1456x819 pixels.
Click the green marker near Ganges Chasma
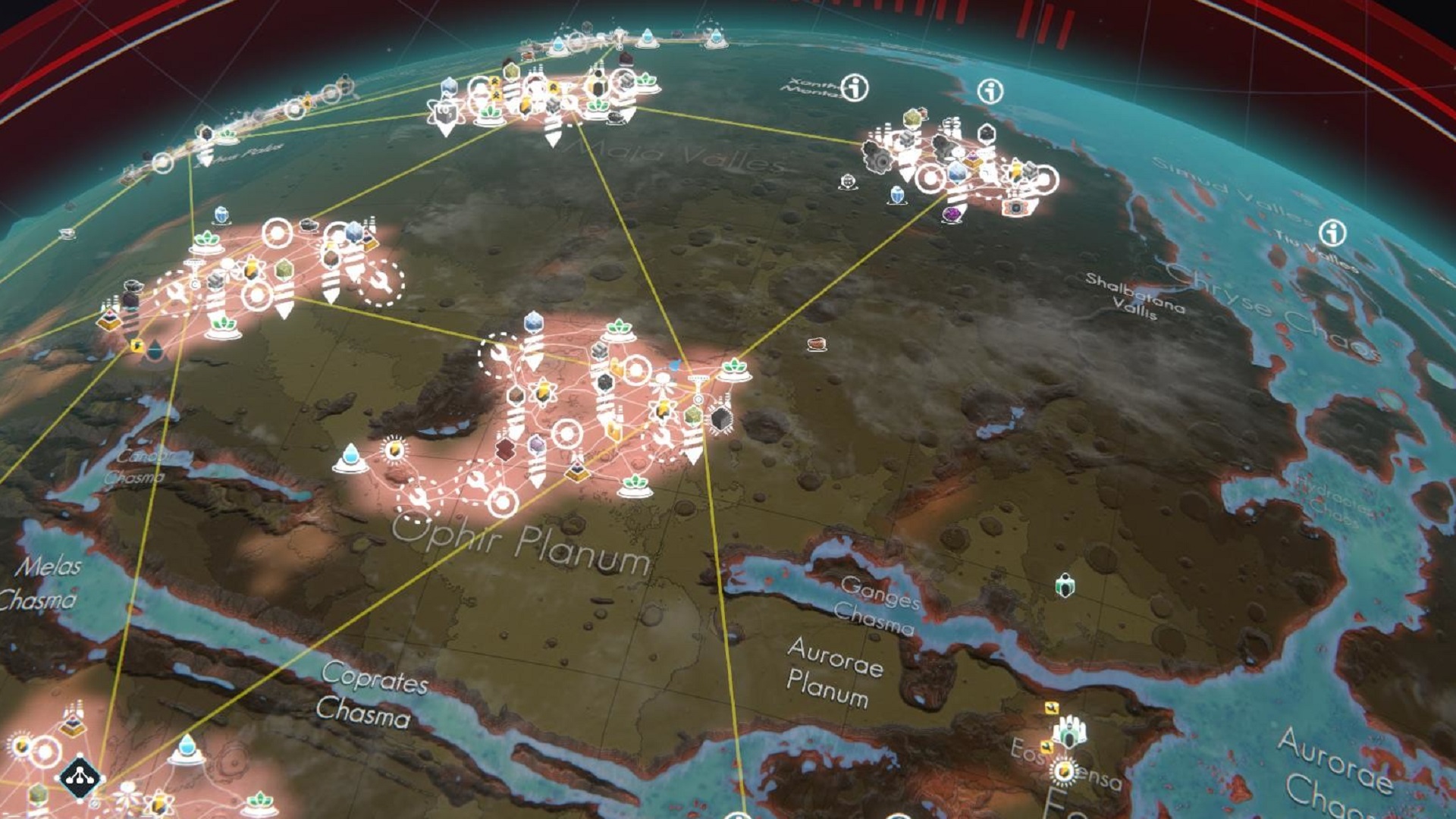pyautogui.click(x=1065, y=585)
